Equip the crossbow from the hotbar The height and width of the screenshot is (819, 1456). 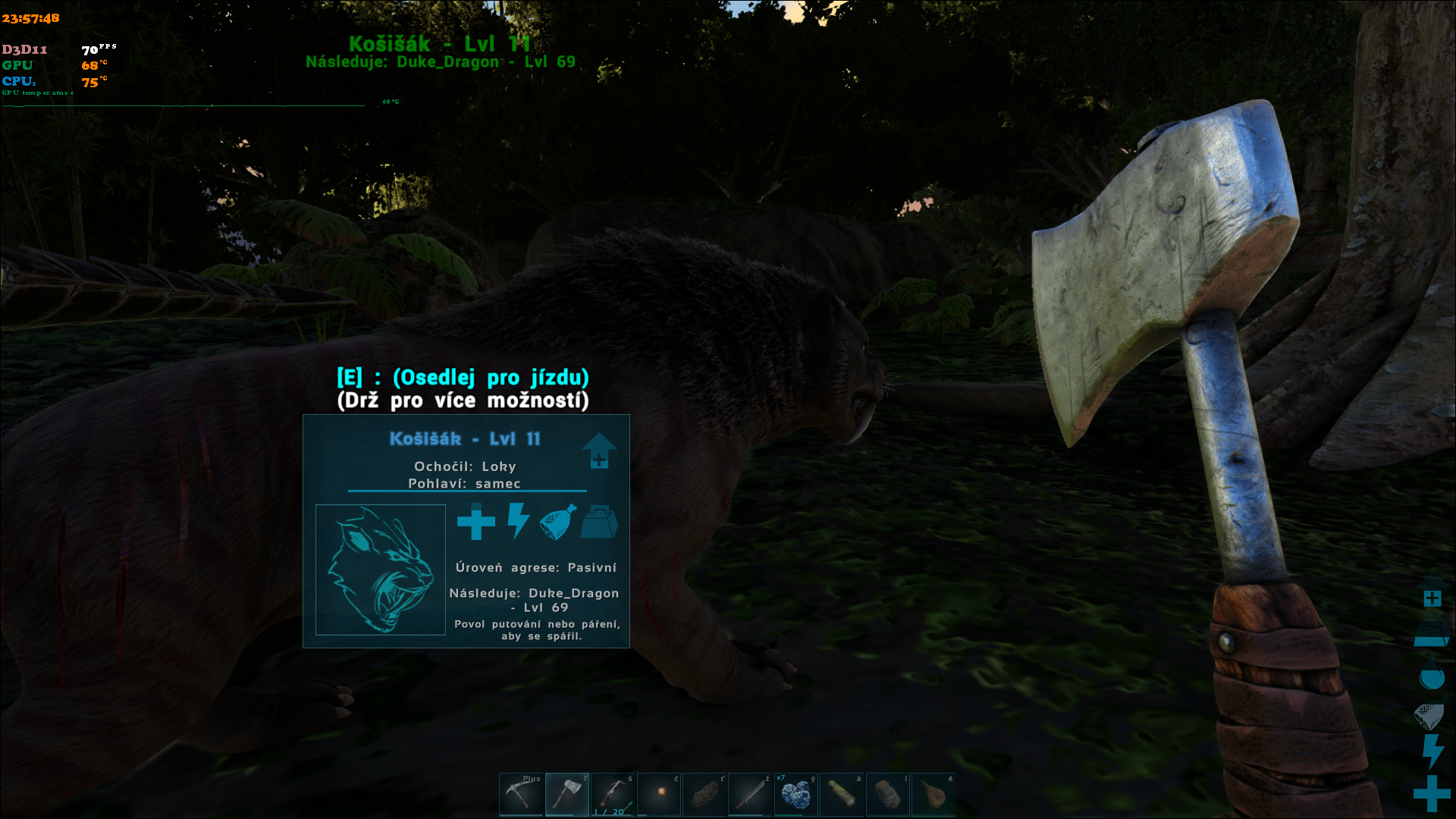(x=613, y=794)
